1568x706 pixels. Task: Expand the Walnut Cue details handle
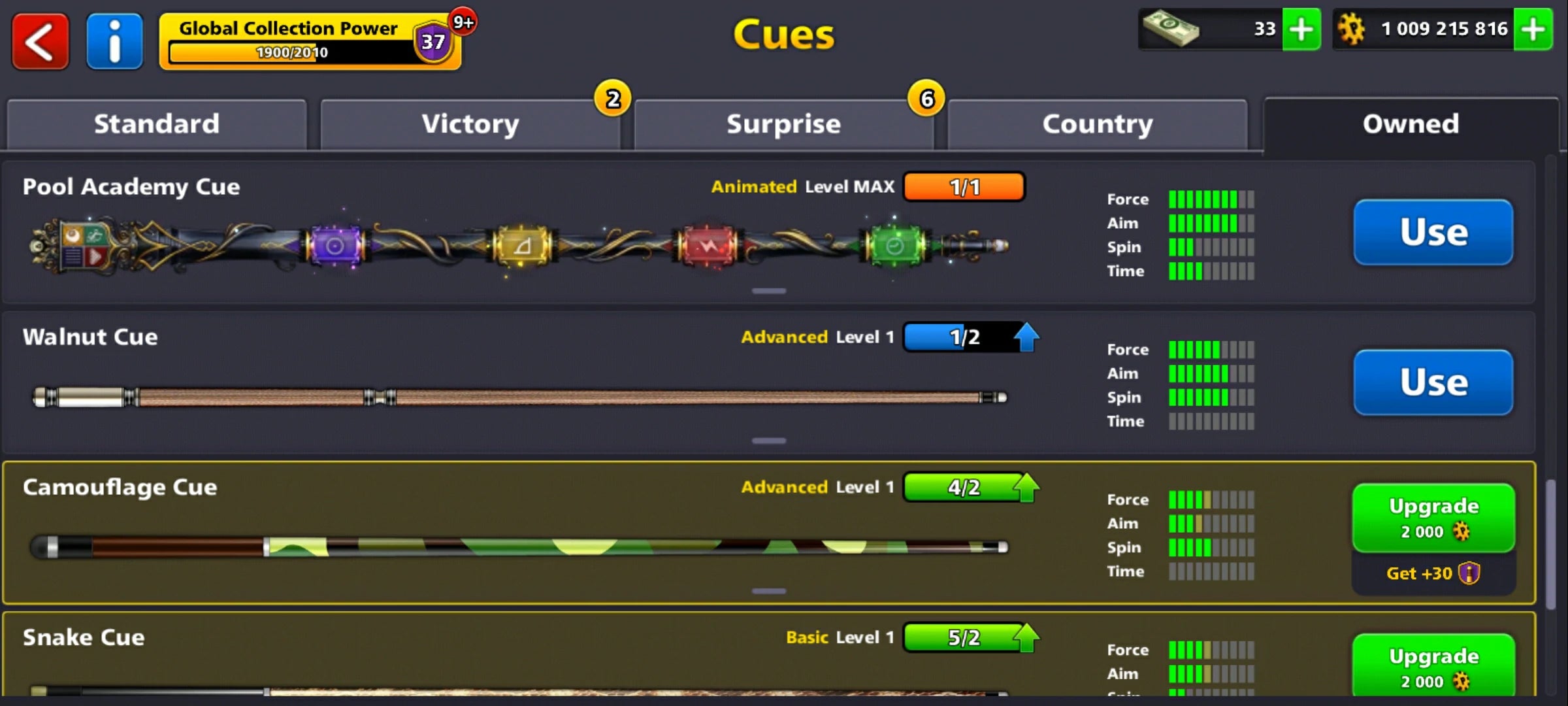coord(770,439)
